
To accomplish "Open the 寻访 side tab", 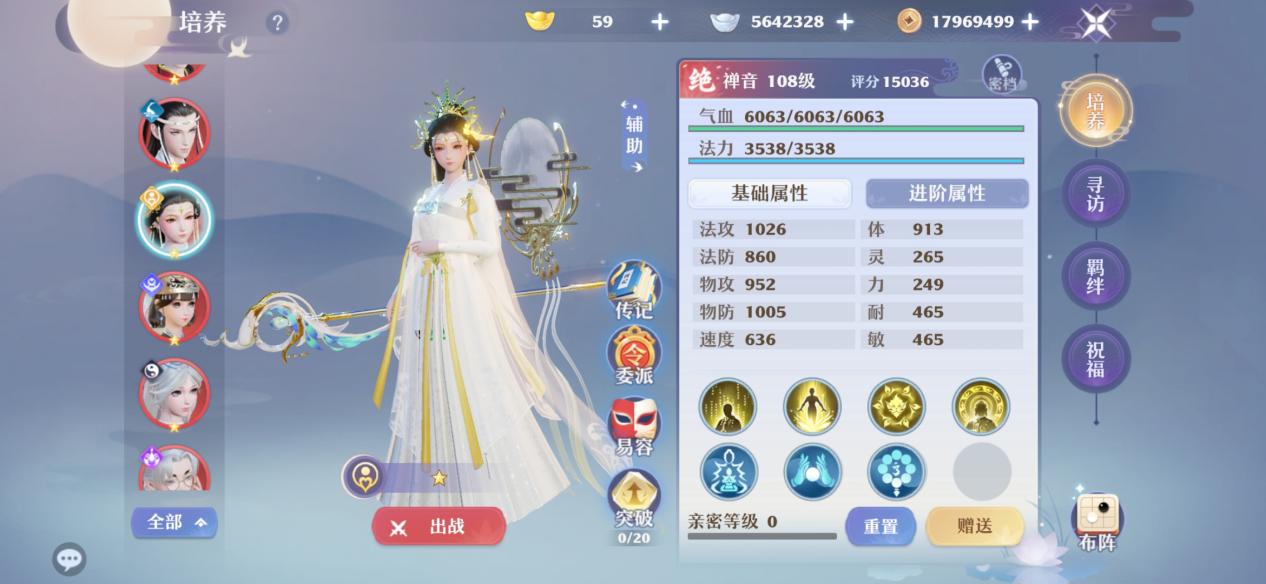I will pos(1095,193).
